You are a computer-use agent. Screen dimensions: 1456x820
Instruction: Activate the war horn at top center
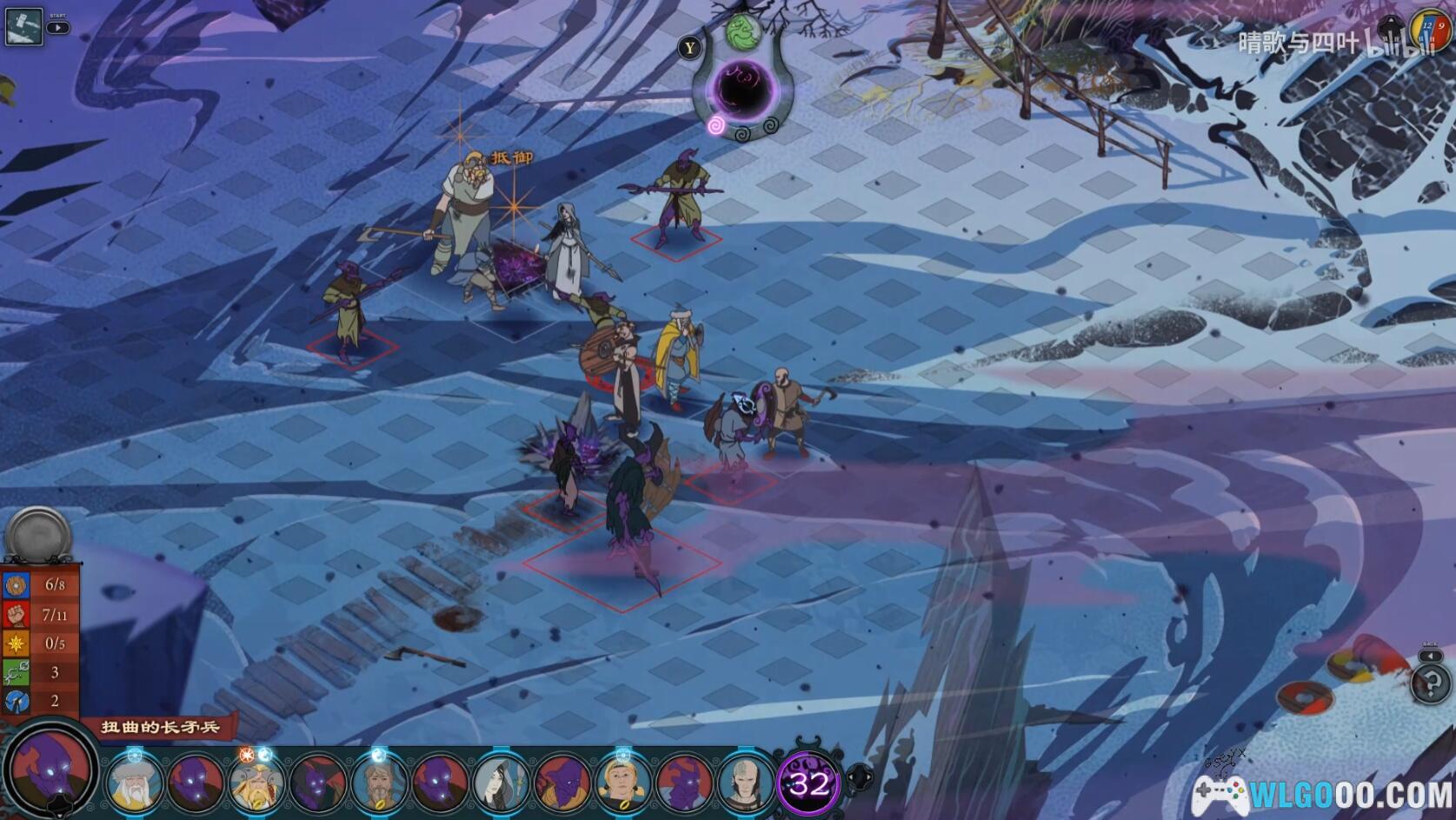744,88
